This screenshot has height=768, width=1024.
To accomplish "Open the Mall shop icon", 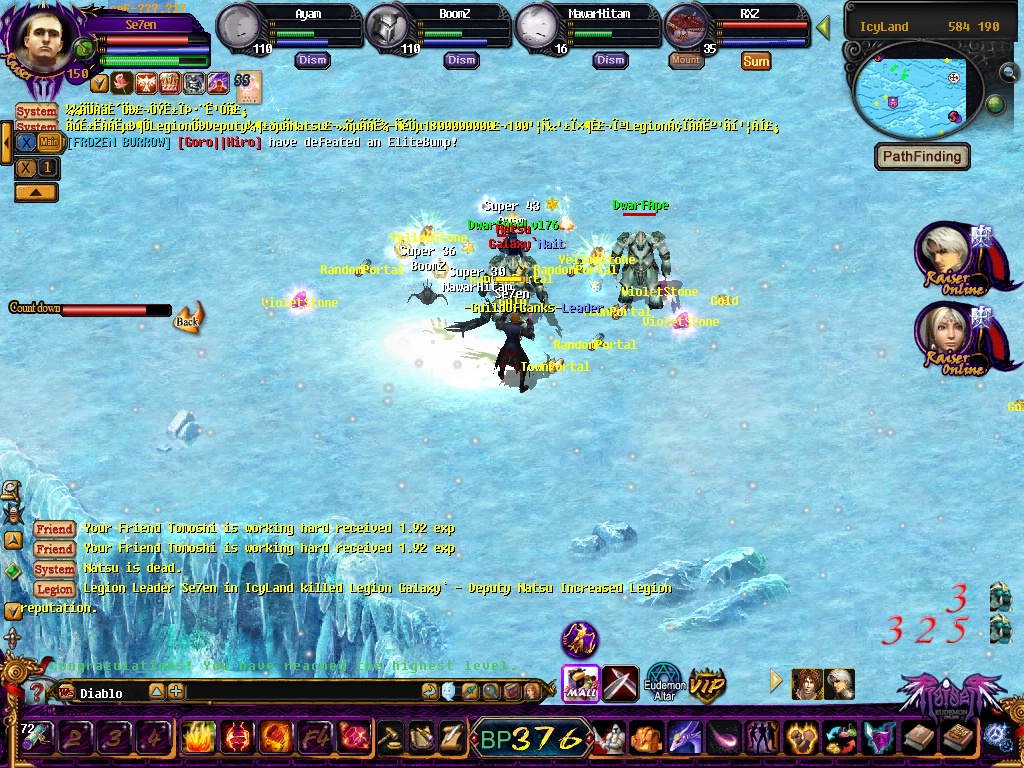I will pyautogui.click(x=580, y=683).
